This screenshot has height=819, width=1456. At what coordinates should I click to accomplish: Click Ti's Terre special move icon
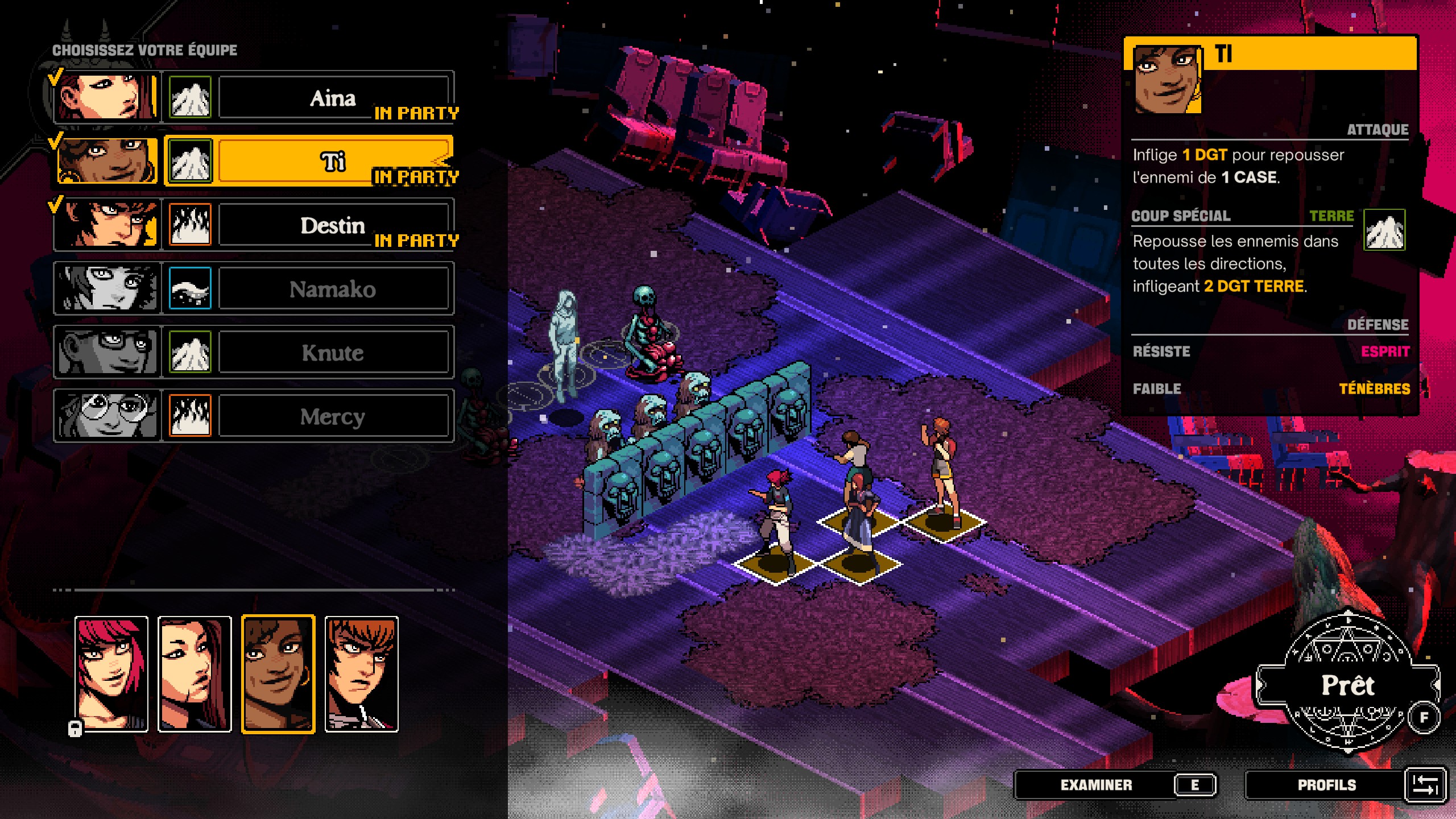[x=1384, y=230]
